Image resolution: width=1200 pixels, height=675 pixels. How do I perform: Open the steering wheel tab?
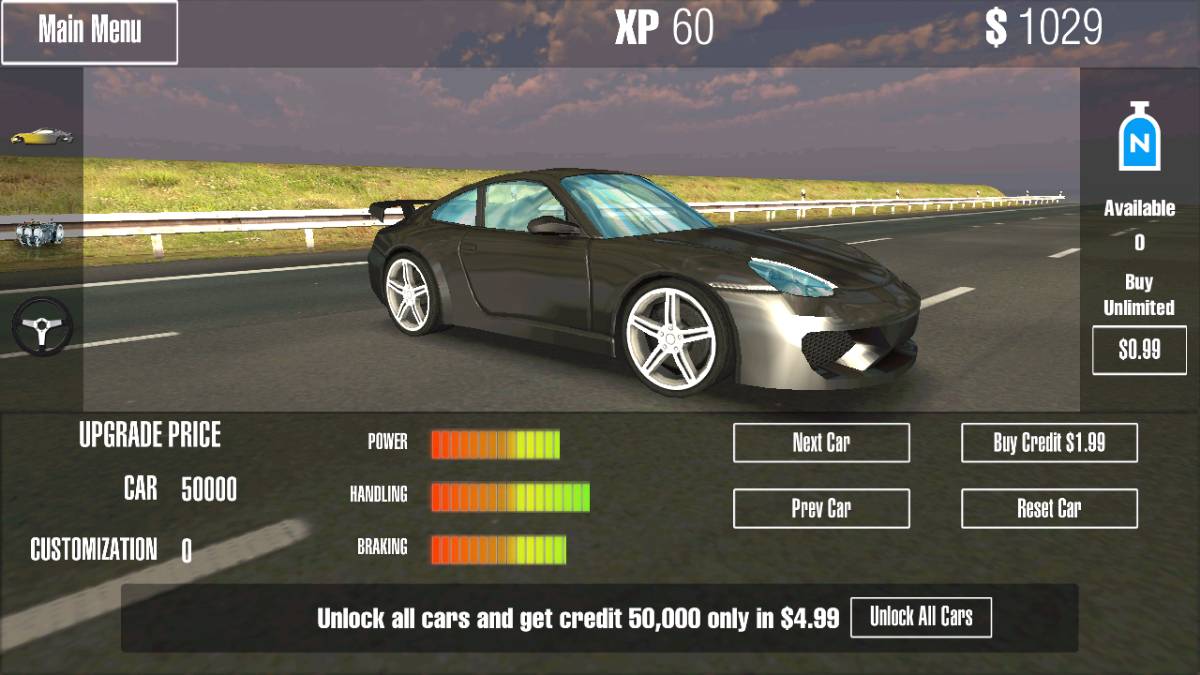pos(41,326)
